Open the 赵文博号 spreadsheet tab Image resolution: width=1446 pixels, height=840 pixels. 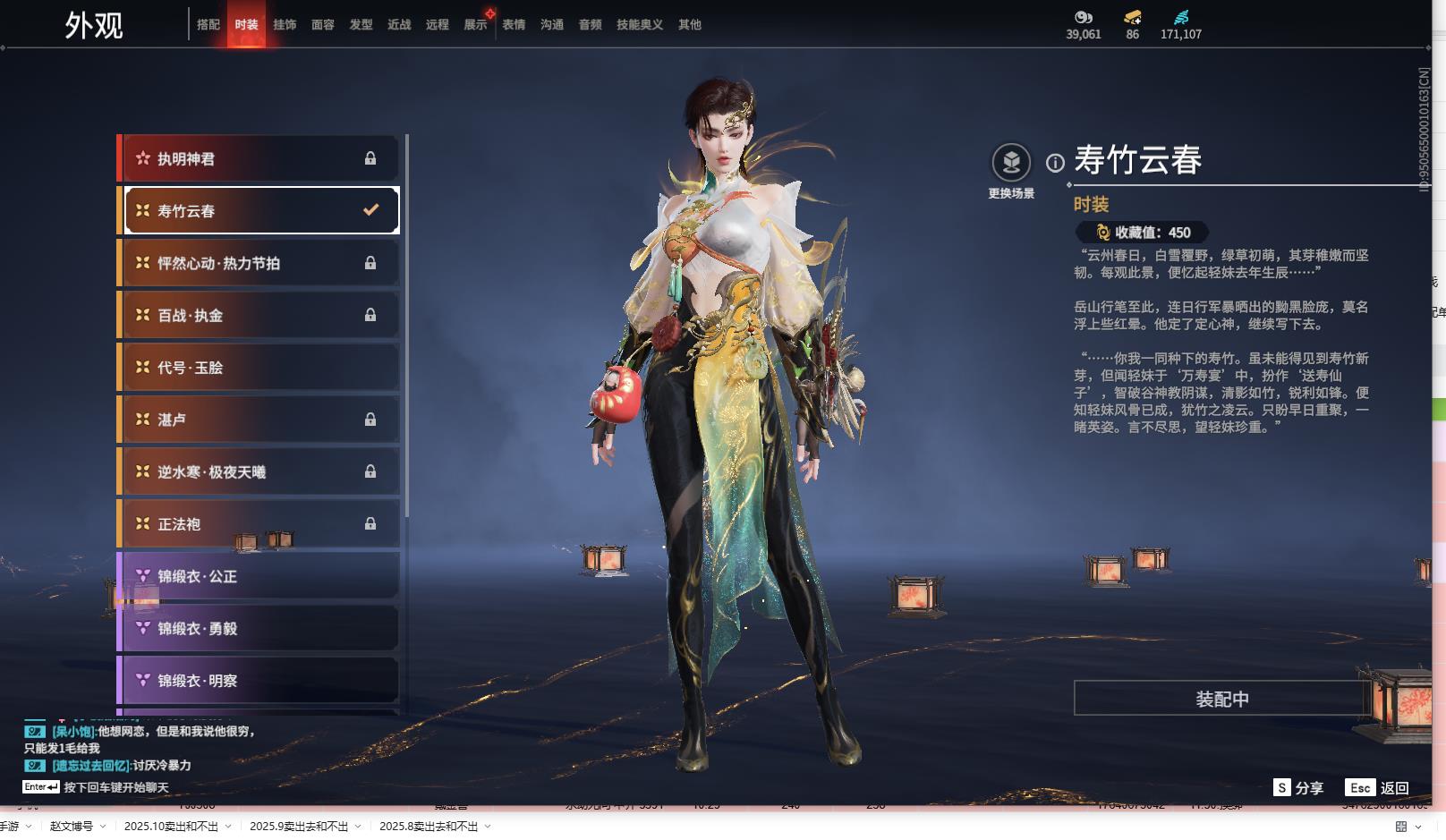tap(72, 827)
